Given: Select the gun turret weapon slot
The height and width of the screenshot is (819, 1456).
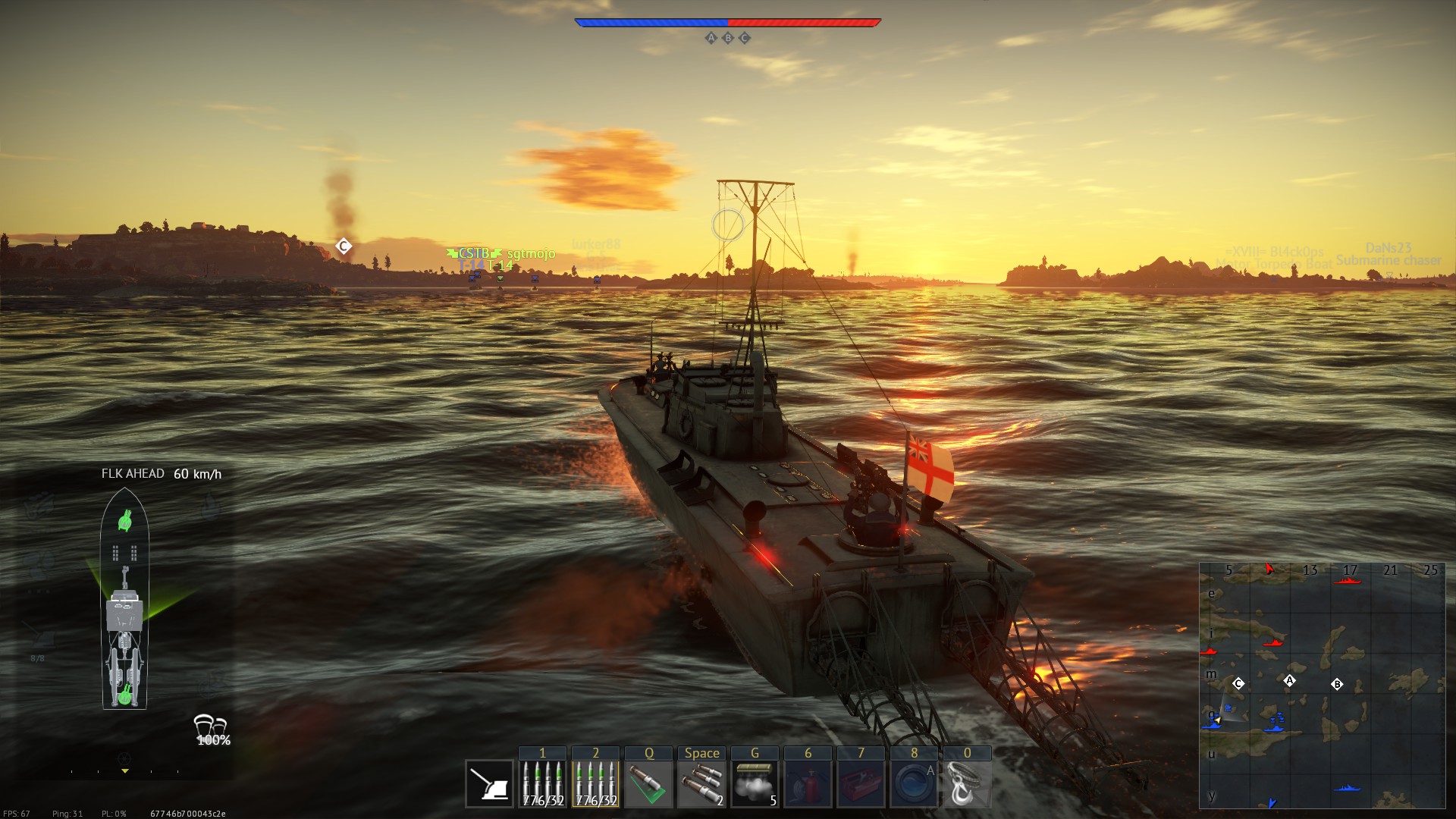Looking at the screenshot, I should tap(489, 784).
